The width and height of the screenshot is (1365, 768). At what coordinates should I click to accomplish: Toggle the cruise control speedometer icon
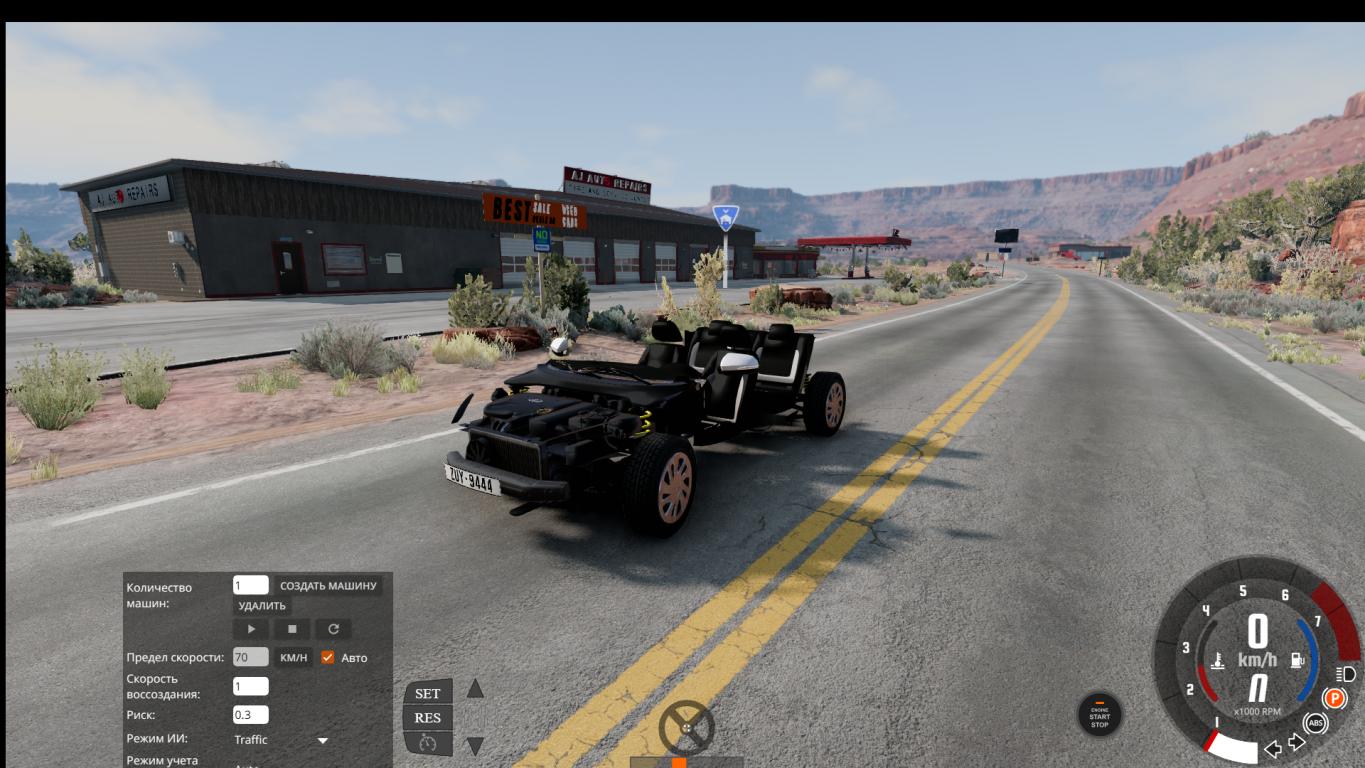click(x=428, y=743)
